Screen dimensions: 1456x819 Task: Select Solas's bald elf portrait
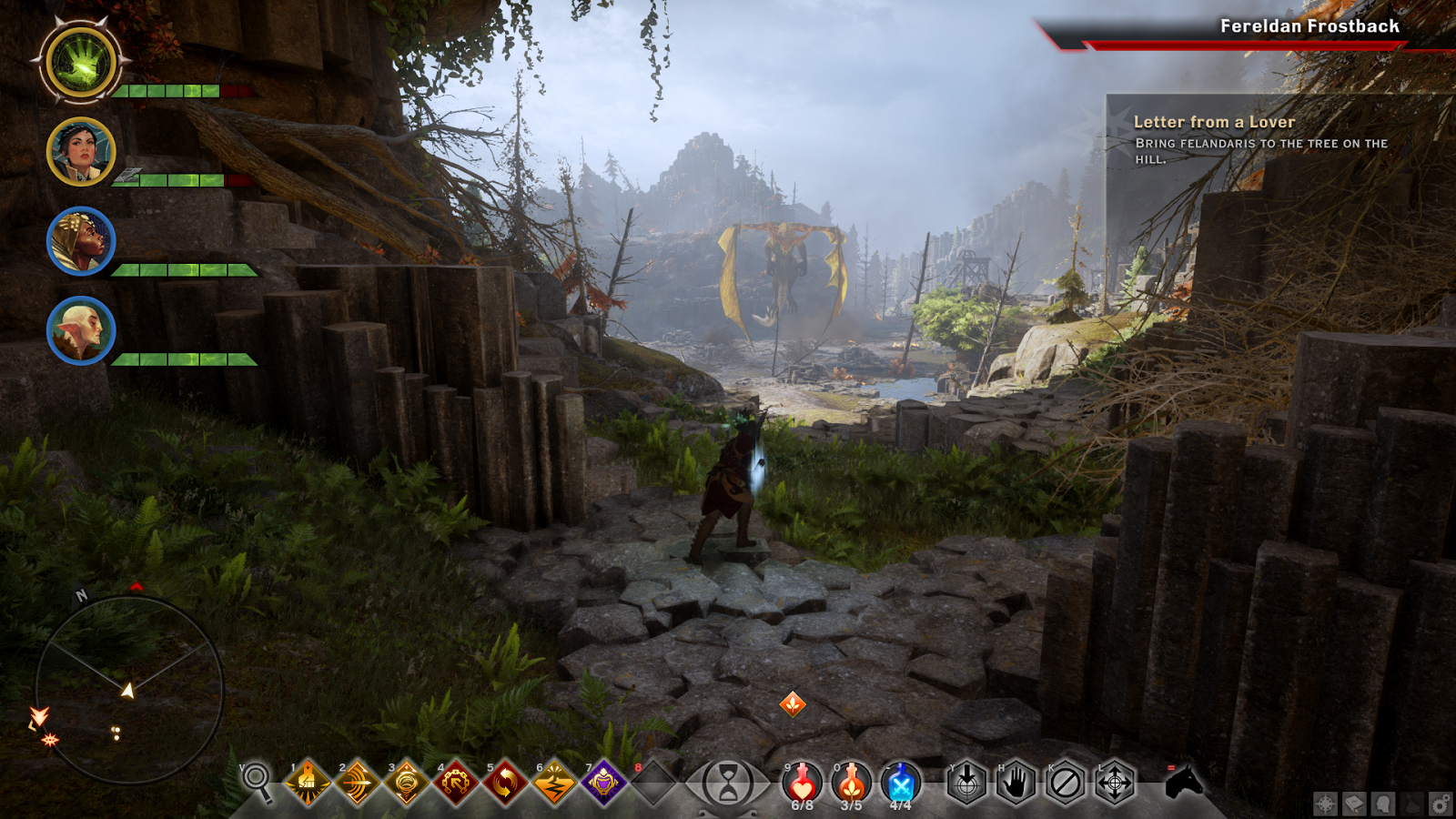coord(81,330)
